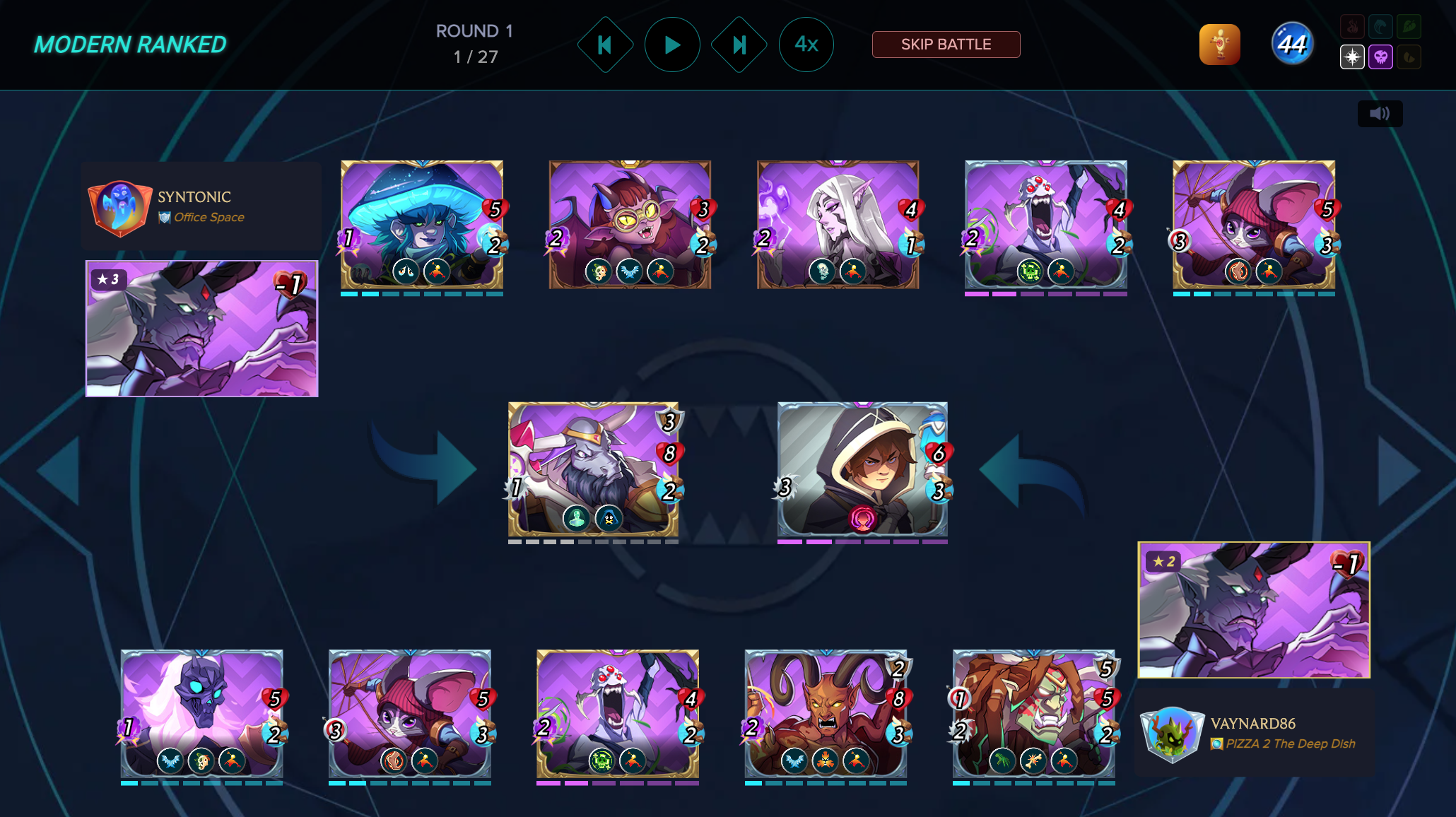Image resolution: width=1456 pixels, height=817 pixels.
Task: Select SYNTONIC's three-star summoner card
Action: point(202,329)
